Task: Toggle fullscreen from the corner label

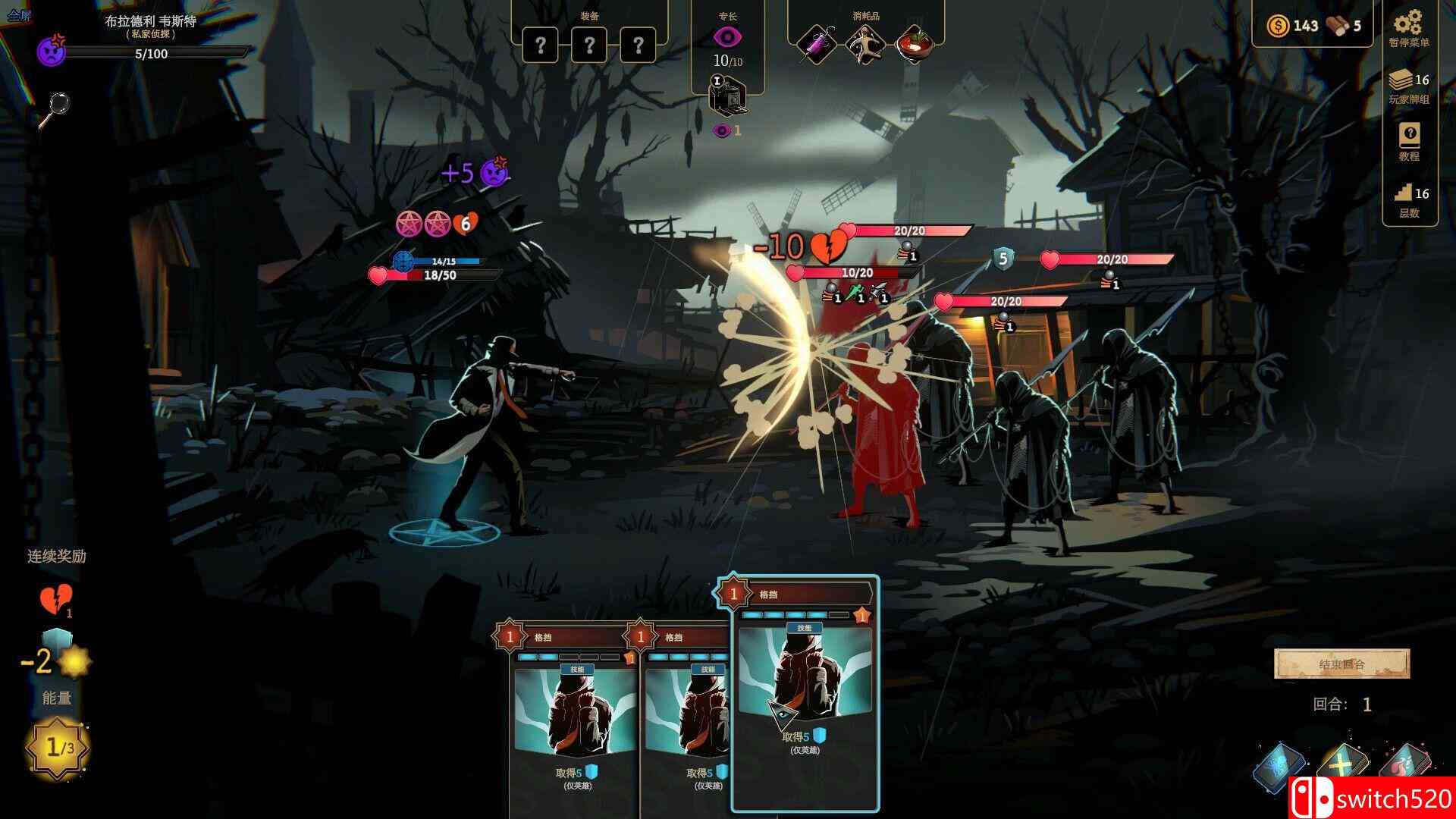Action: [x=19, y=16]
